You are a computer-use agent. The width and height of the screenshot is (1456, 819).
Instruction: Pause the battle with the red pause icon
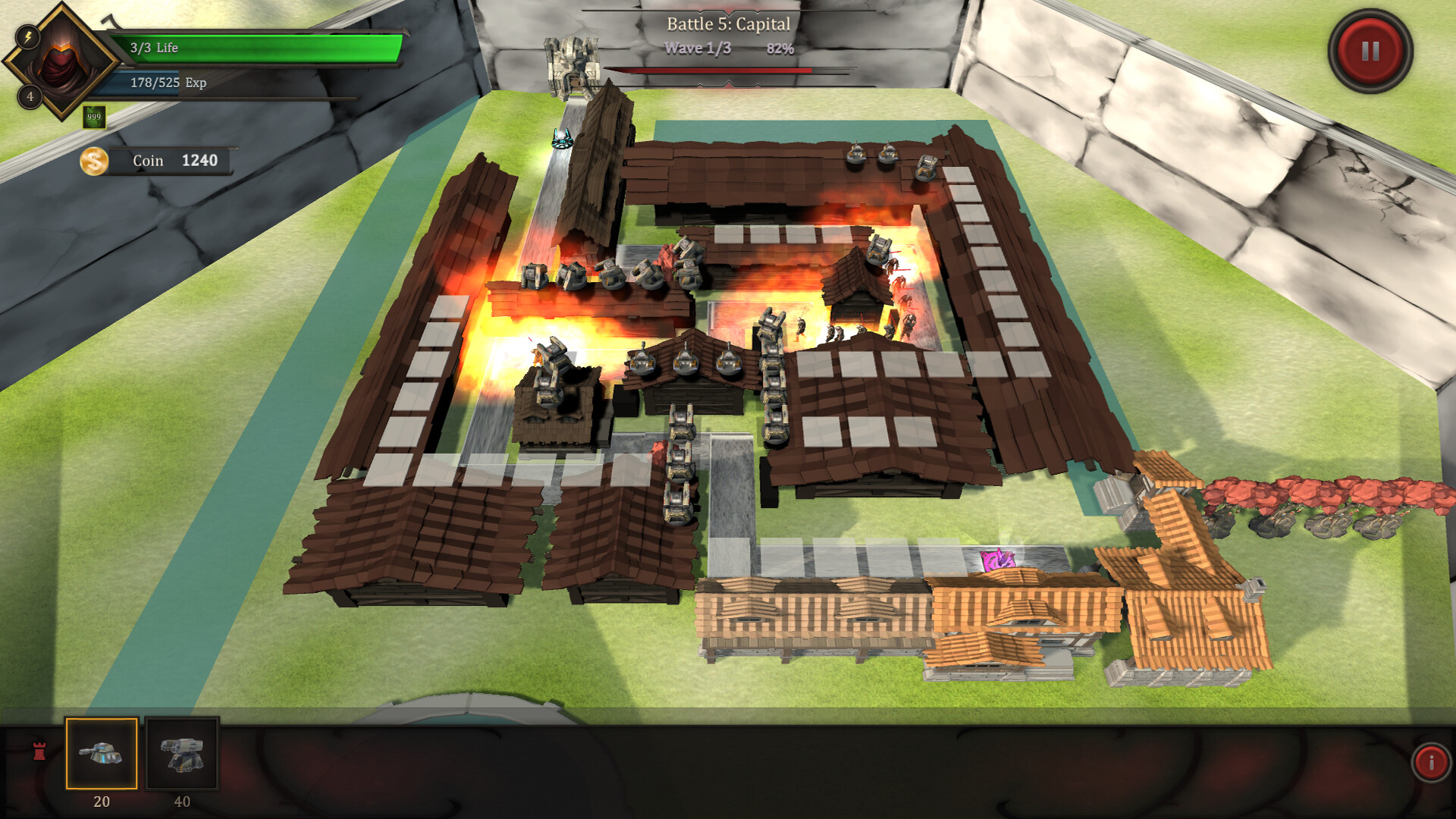[x=1369, y=50]
